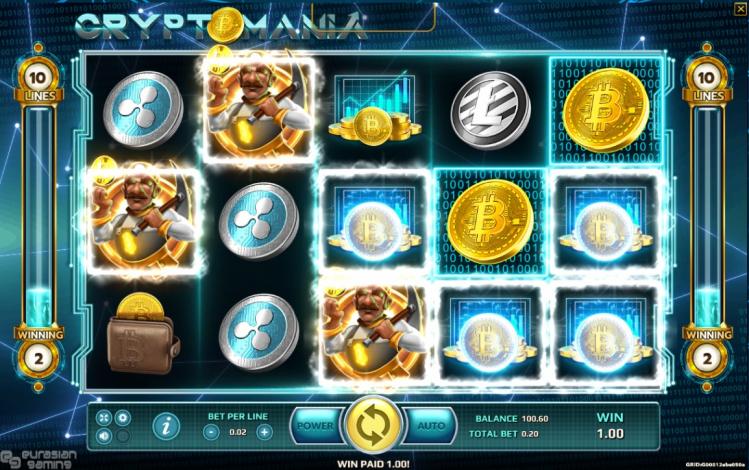This screenshot has height=470, width=749.
Task: Spin the reels with the gold button
Action: (x=372, y=425)
